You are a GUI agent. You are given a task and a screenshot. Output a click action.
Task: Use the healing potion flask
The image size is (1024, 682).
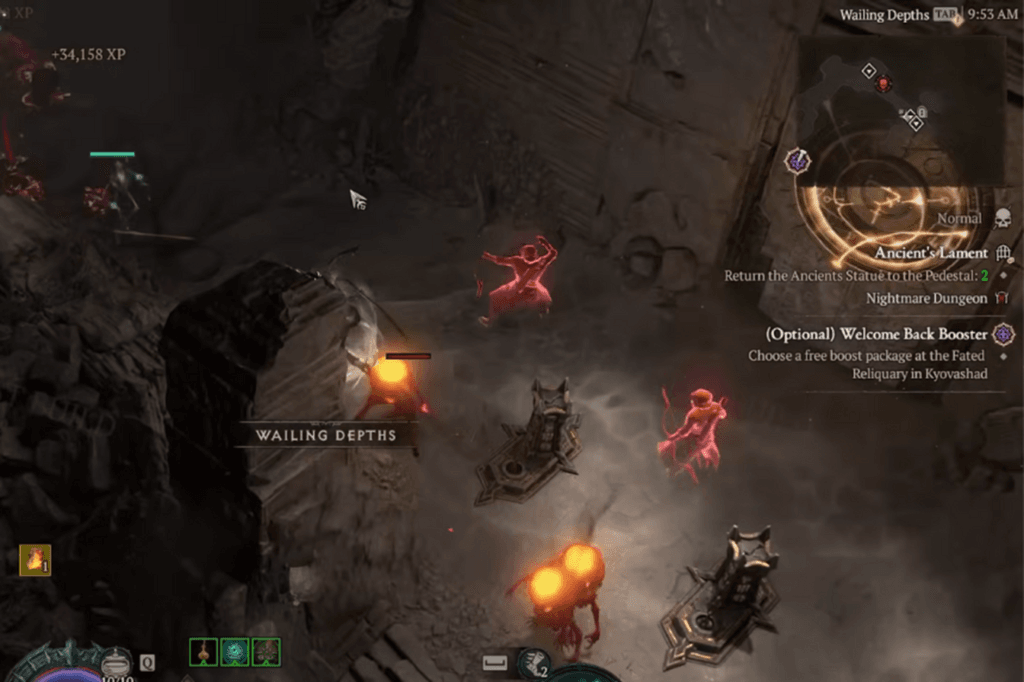117,663
